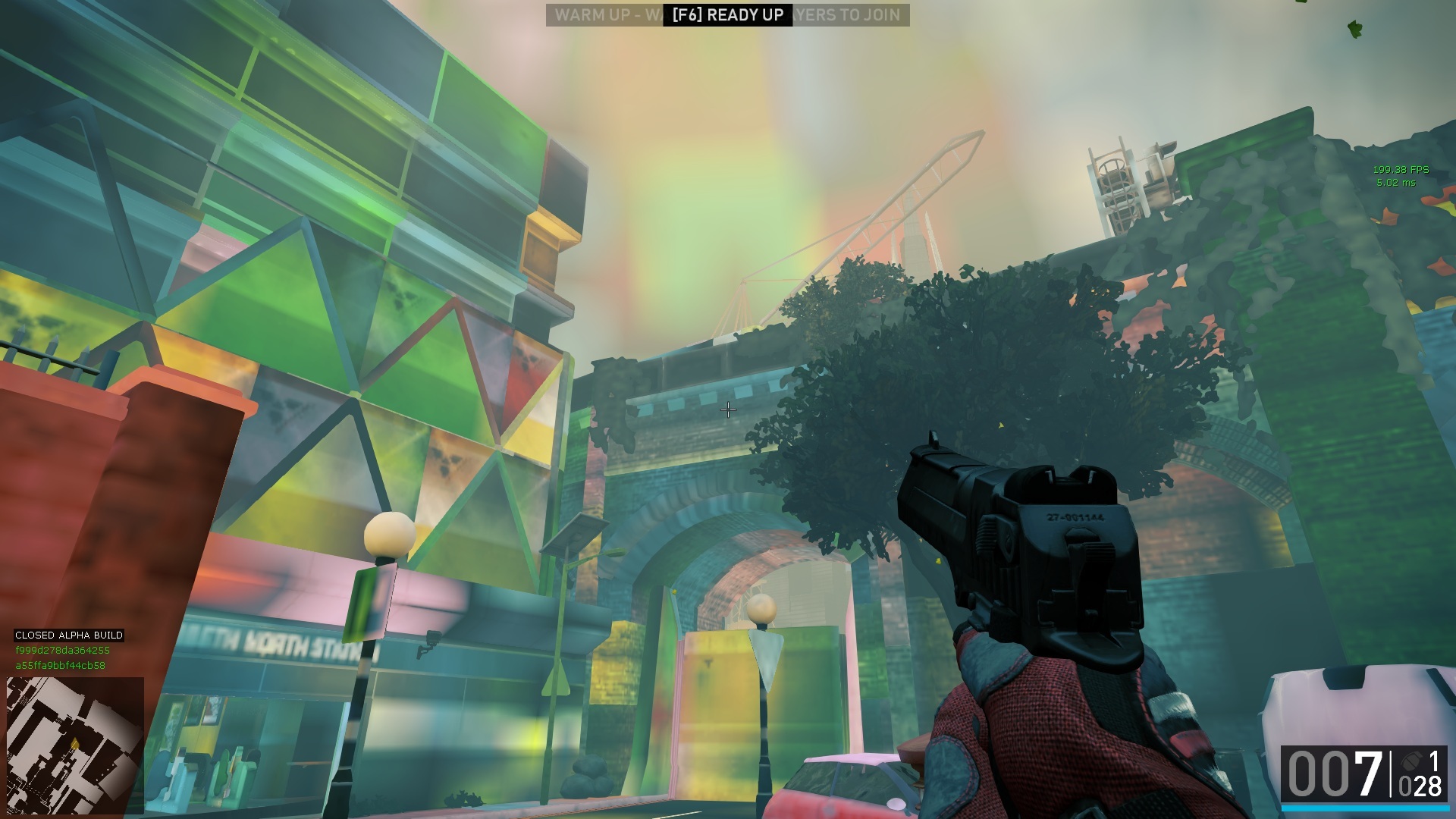Click the minimap in the corner
This screenshot has width=1456, height=819.
(x=75, y=745)
